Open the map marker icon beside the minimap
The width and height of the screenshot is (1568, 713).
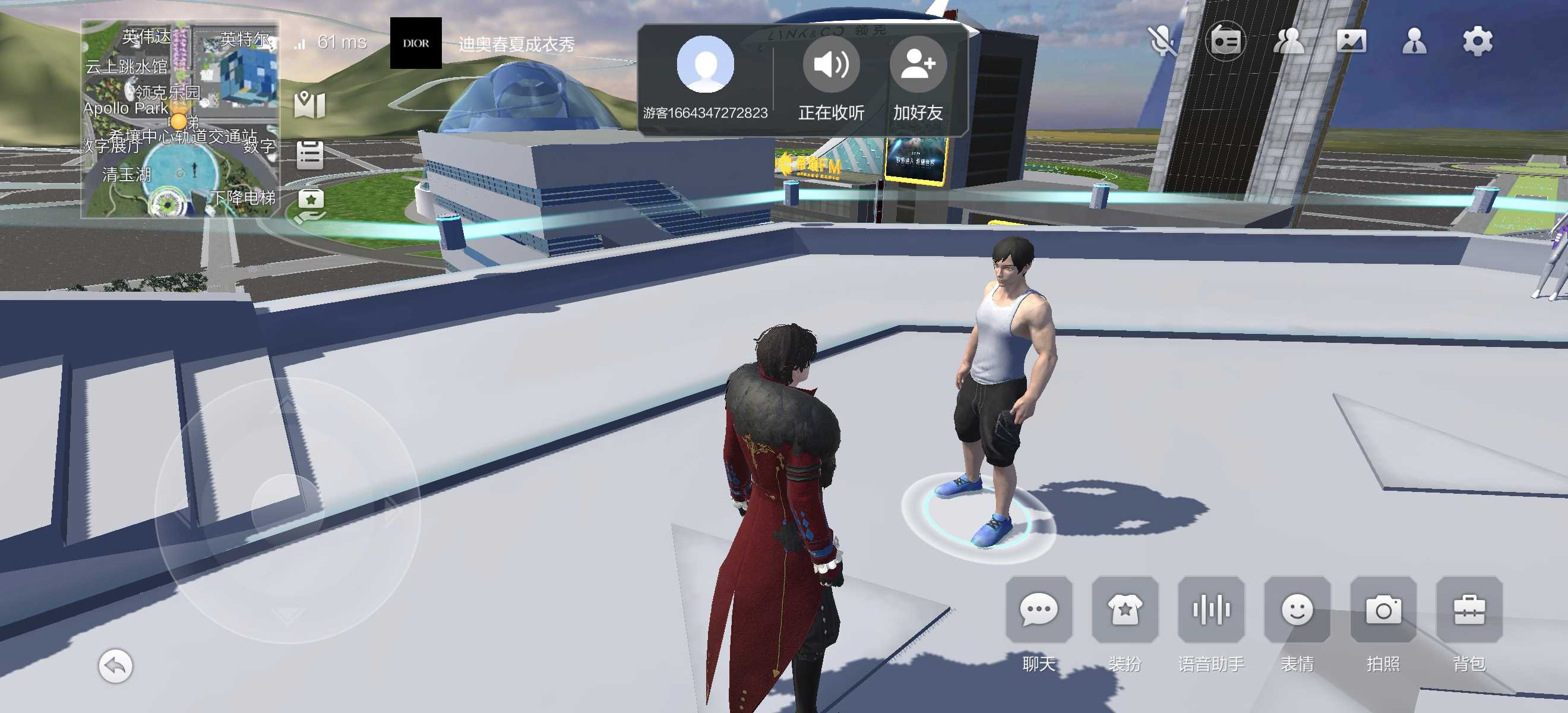tap(310, 105)
